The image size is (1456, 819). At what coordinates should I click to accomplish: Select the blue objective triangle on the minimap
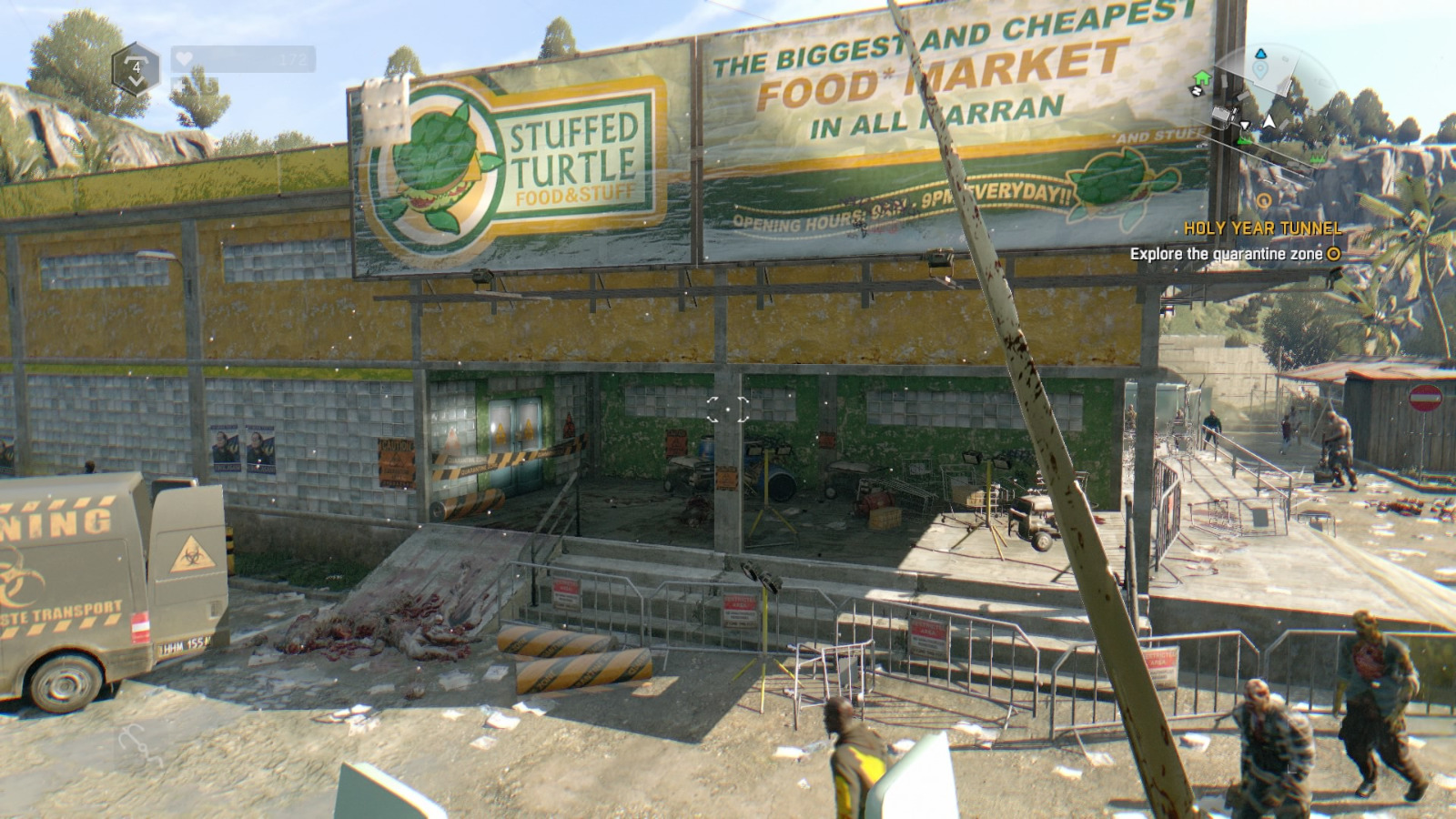(x=1262, y=54)
